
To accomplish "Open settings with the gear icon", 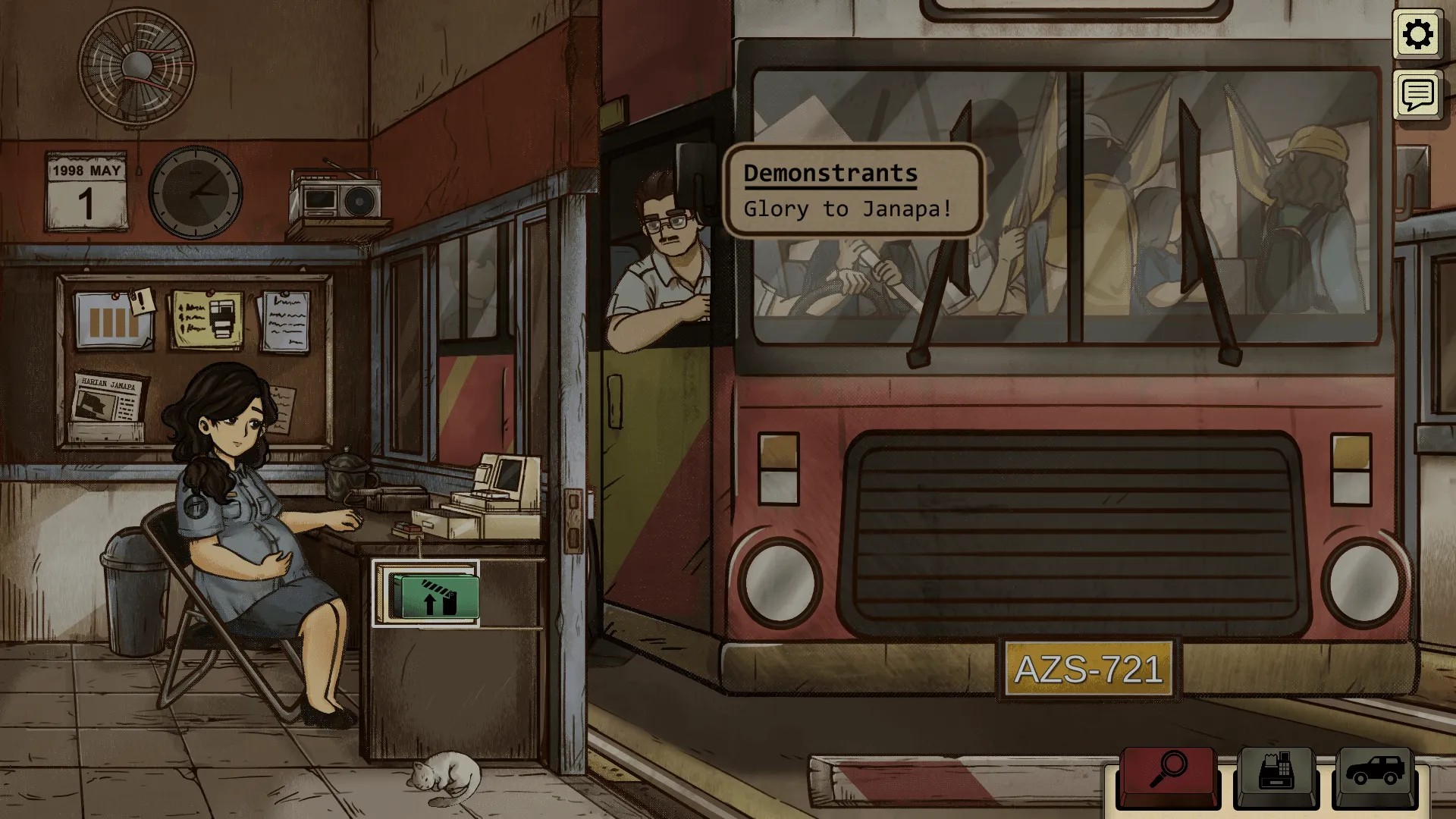I will tap(1417, 35).
